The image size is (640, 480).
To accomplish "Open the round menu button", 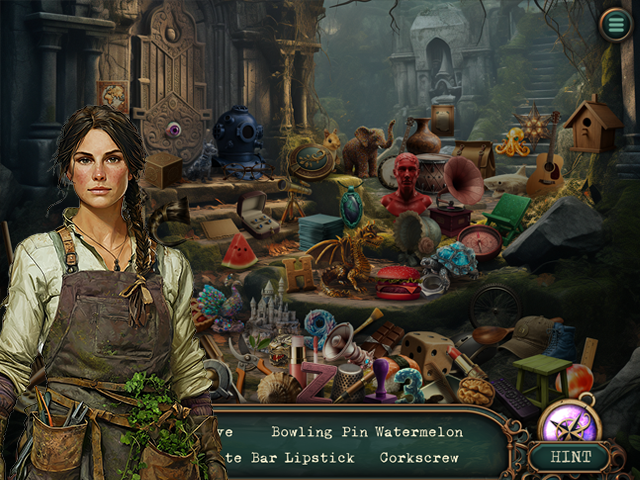I will 615,24.
